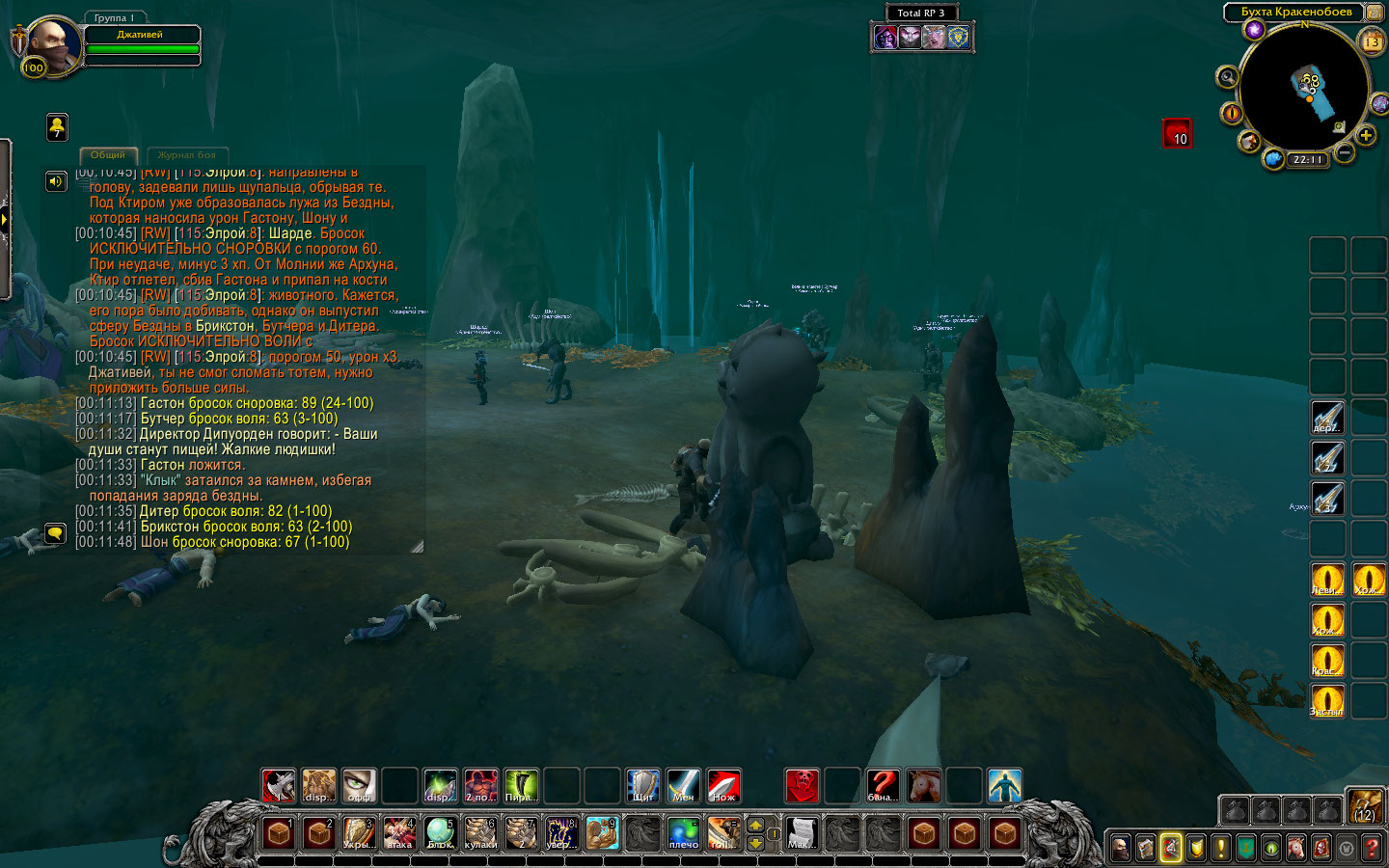
Task: Click Джативей's player portrait
Action: (x=52, y=44)
